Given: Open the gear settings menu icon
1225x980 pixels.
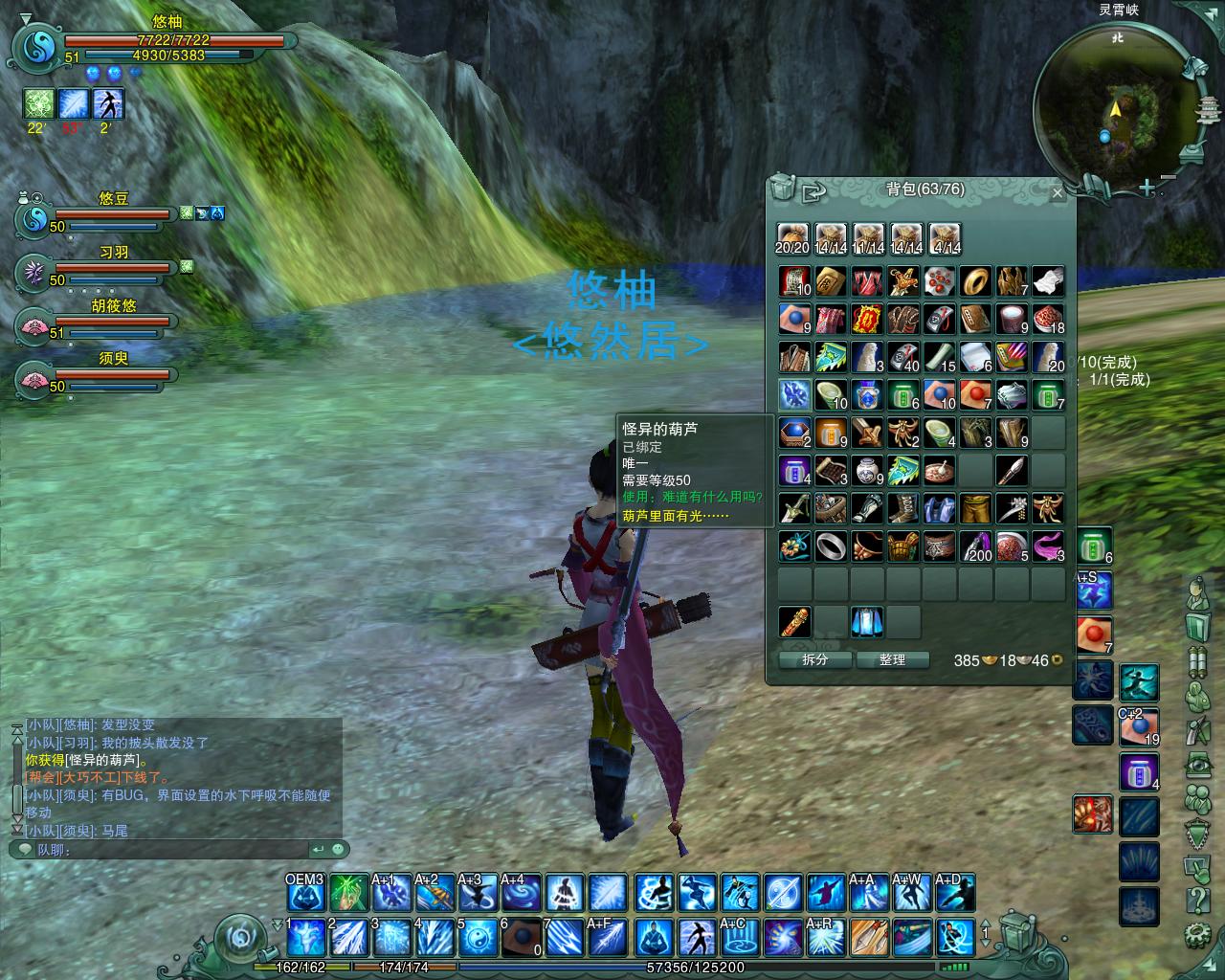Looking at the screenshot, I should tap(1198, 933).
